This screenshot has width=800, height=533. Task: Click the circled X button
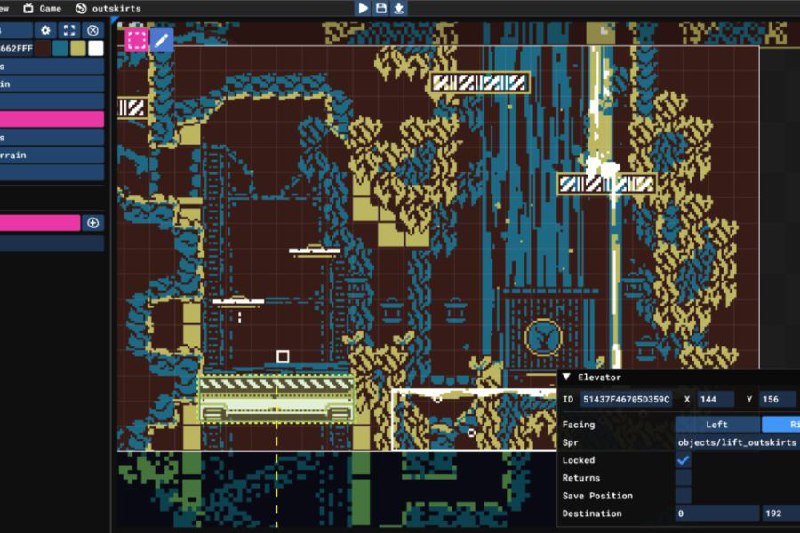[93, 31]
